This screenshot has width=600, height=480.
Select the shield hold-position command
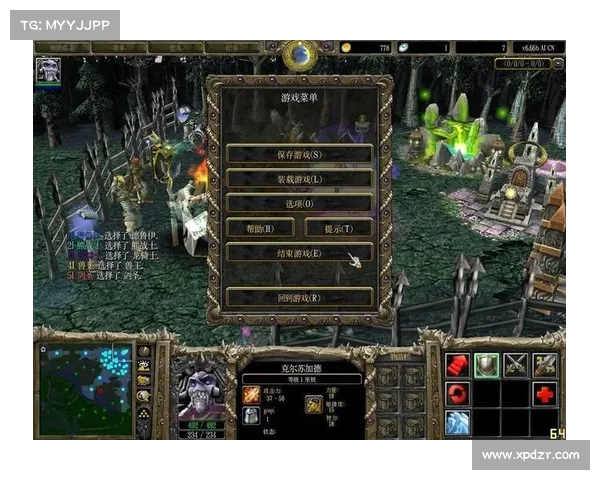(x=487, y=365)
